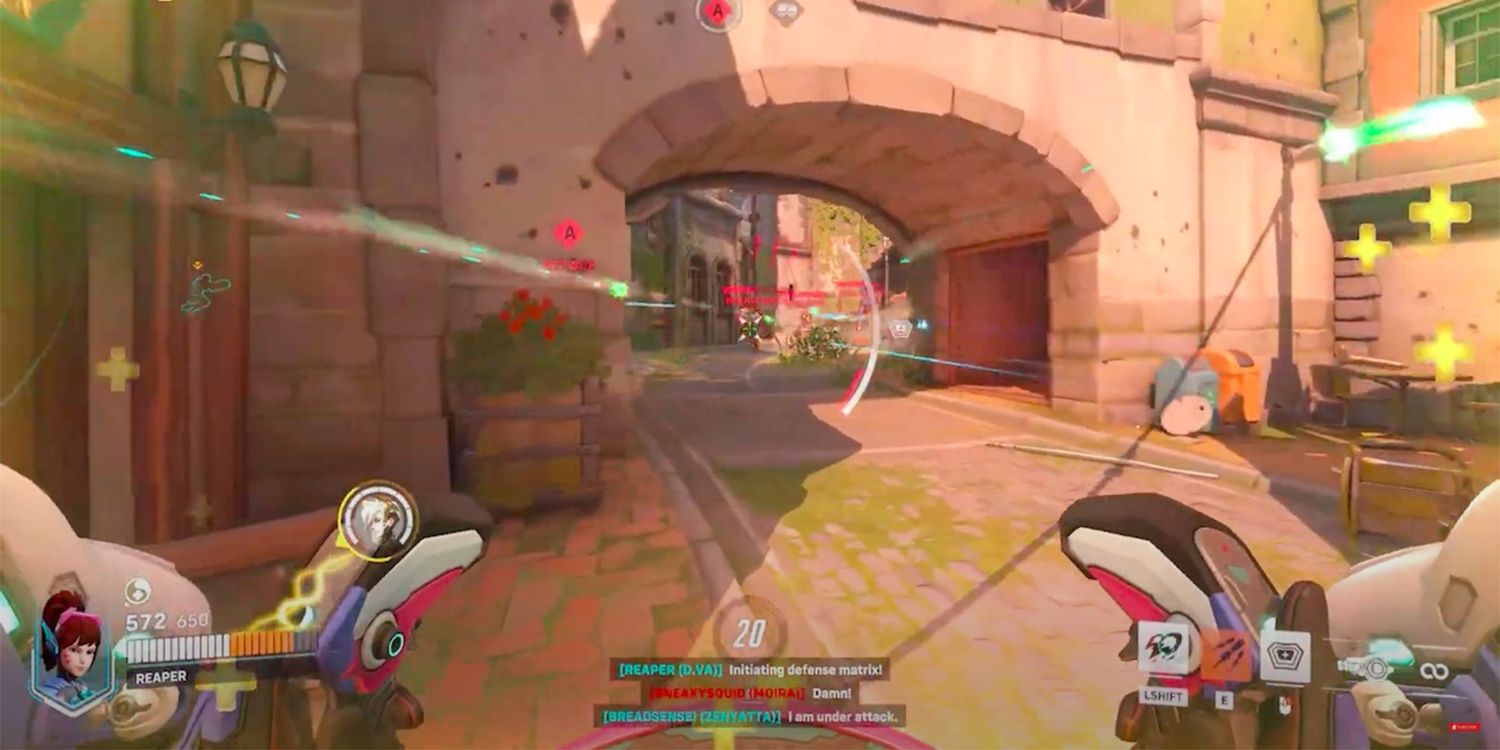Click the ultimate charge counter showing 20
The width and height of the screenshot is (1500, 750).
click(748, 632)
